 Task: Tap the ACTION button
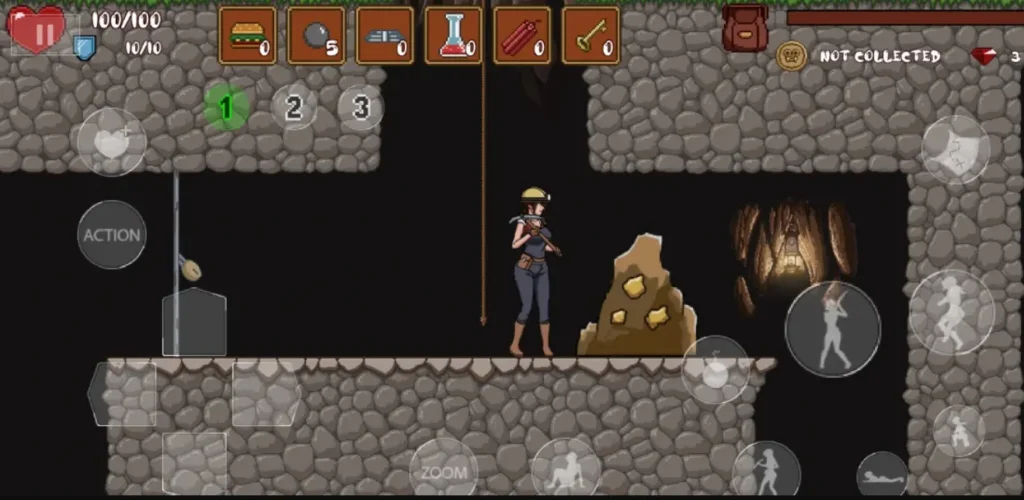[112, 235]
